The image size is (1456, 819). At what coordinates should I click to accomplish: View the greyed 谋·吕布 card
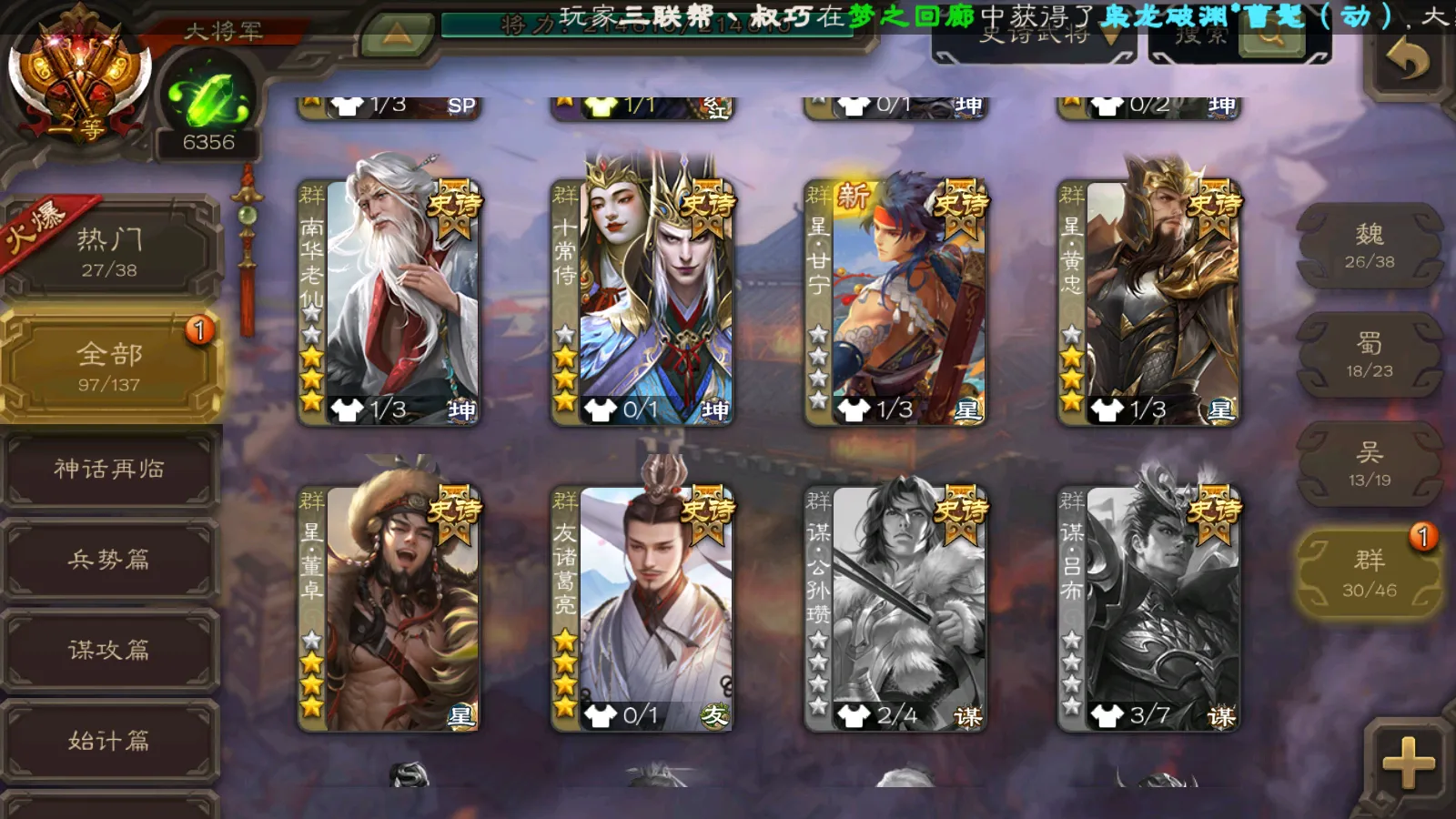pos(1149,608)
